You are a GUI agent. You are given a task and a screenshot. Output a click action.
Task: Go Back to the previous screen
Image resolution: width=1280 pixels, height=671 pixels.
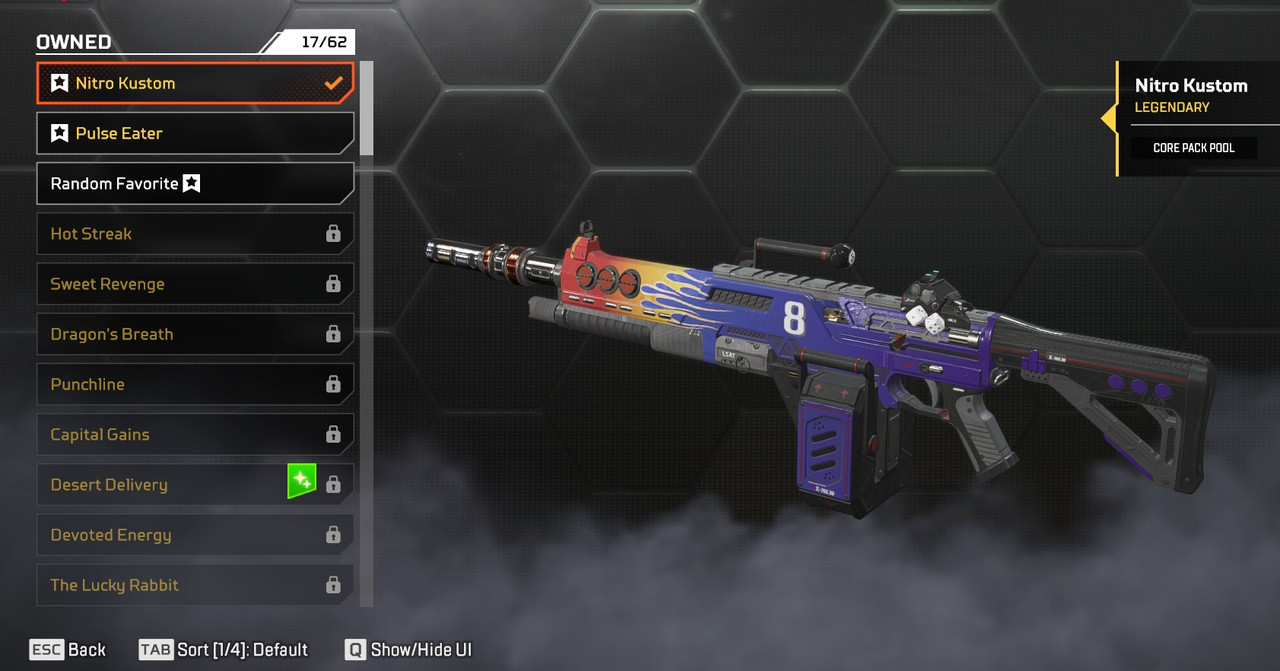(68, 650)
